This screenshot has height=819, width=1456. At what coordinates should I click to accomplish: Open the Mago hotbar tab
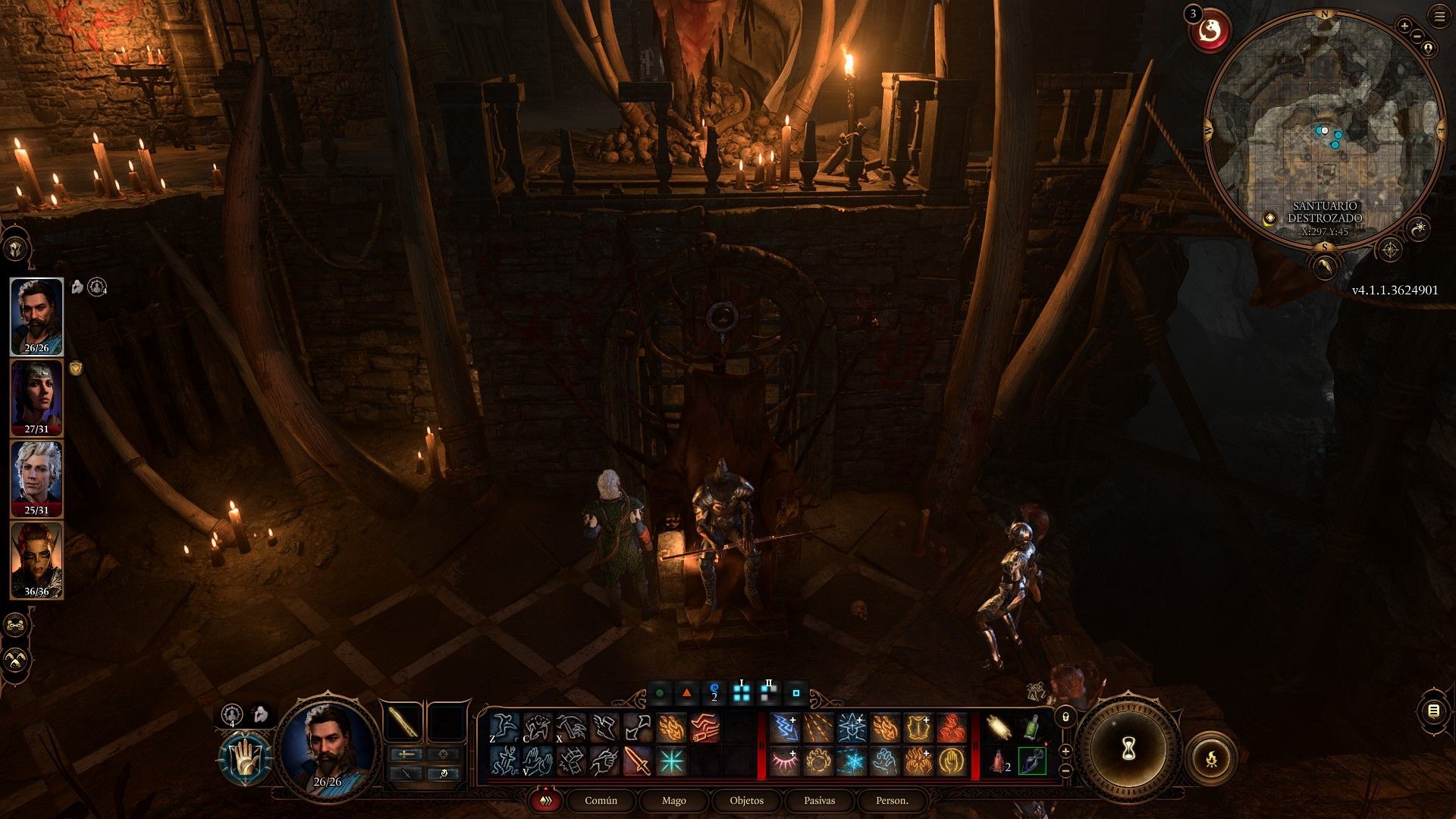673,801
